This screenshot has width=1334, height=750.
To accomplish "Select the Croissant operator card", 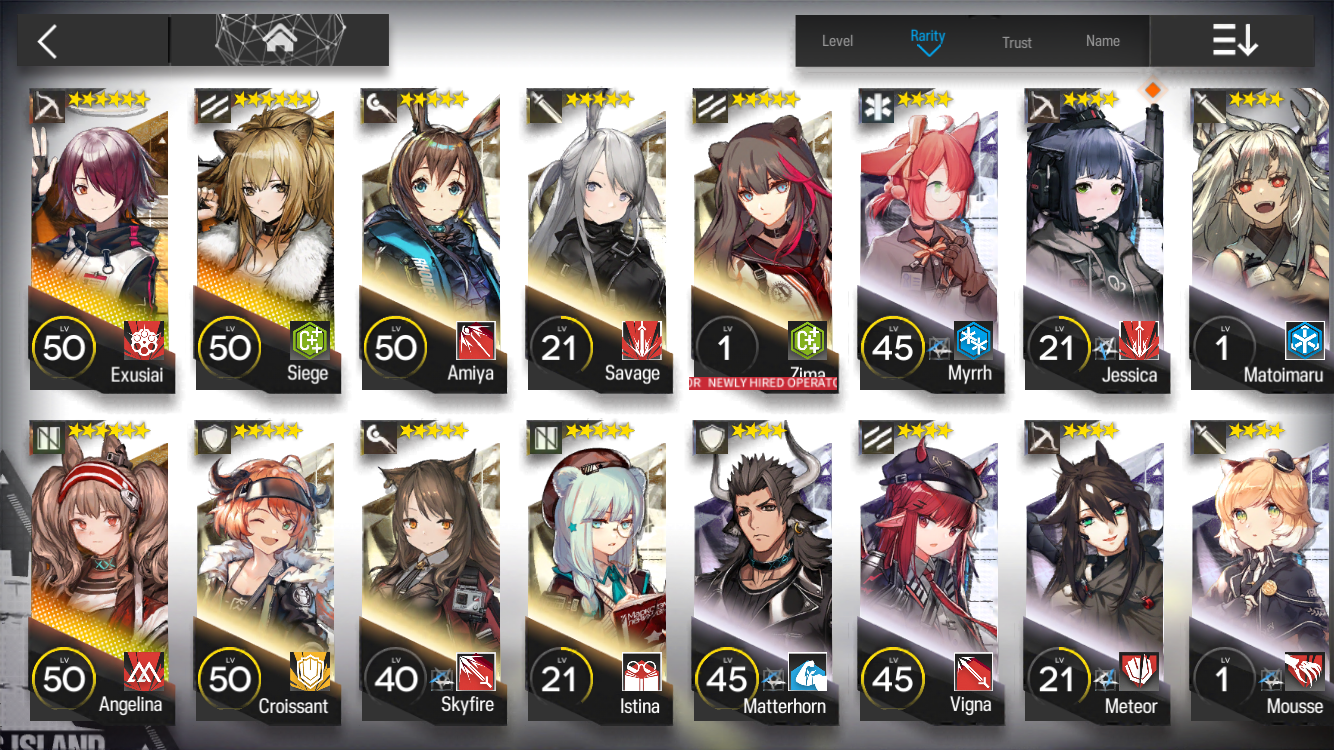I will click(x=265, y=570).
